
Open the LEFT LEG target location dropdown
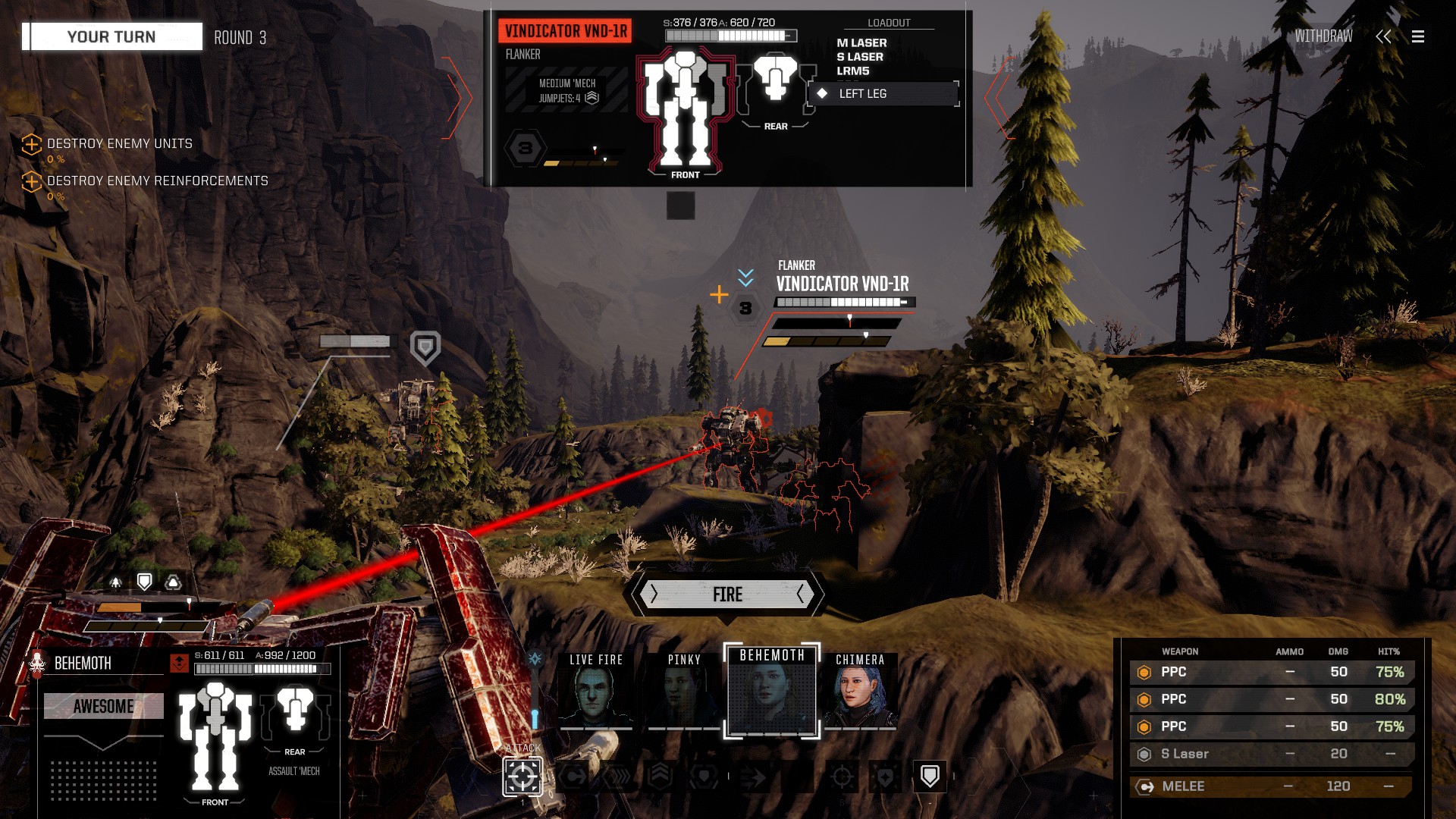click(884, 94)
